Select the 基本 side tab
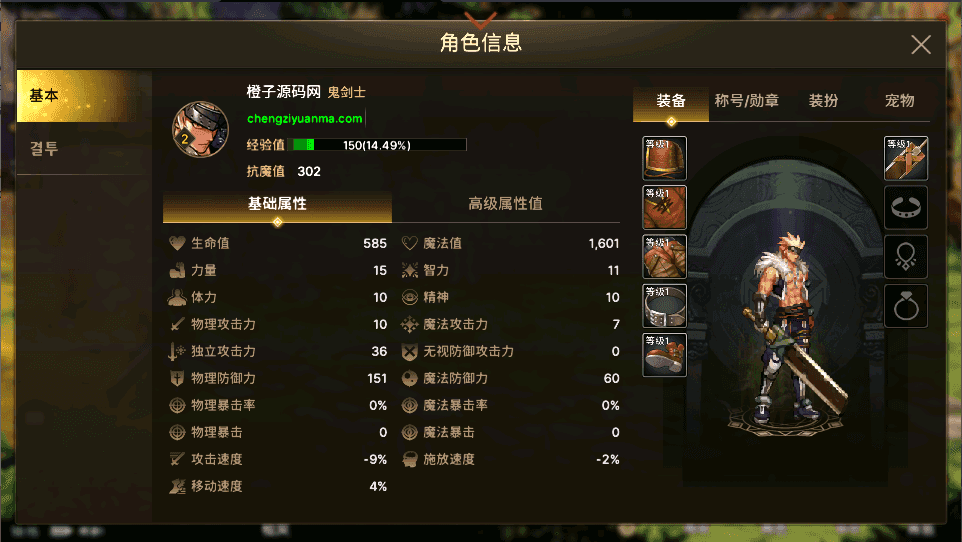Image resolution: width=962 pixels, height=542 pixels. tap(83, 97)
